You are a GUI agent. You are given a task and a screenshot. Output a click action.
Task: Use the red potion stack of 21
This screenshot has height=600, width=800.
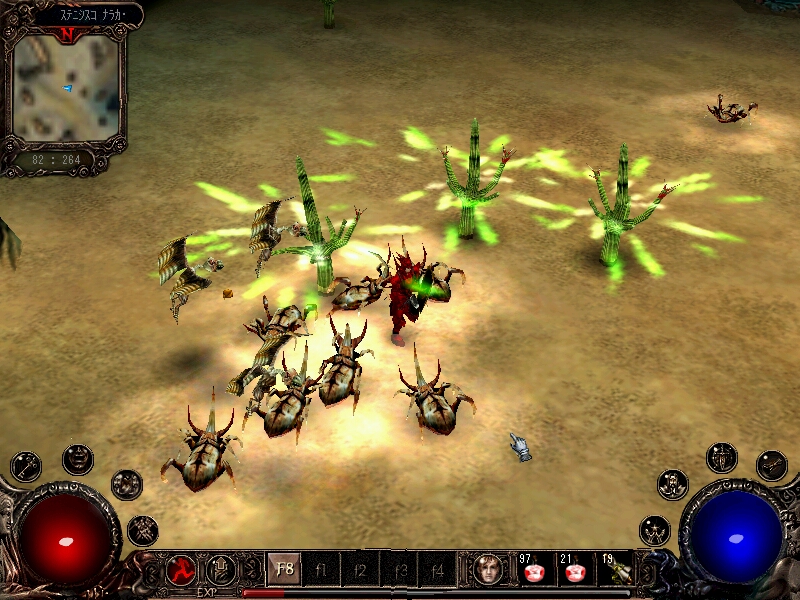click(x=574, y=570)
